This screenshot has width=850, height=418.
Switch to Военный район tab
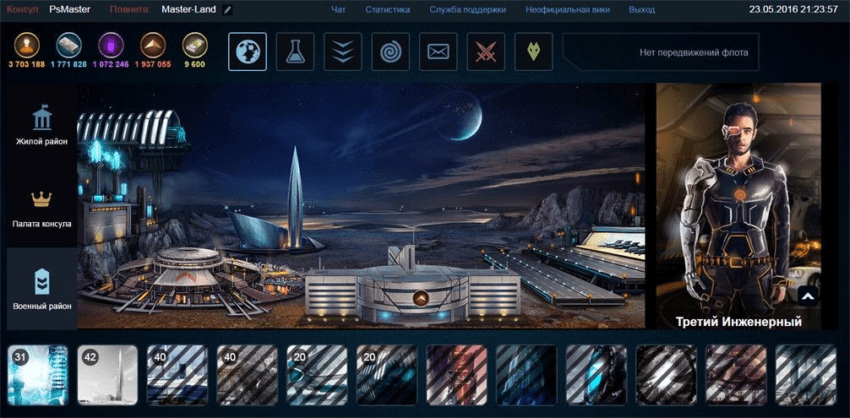tap(42, 288)
